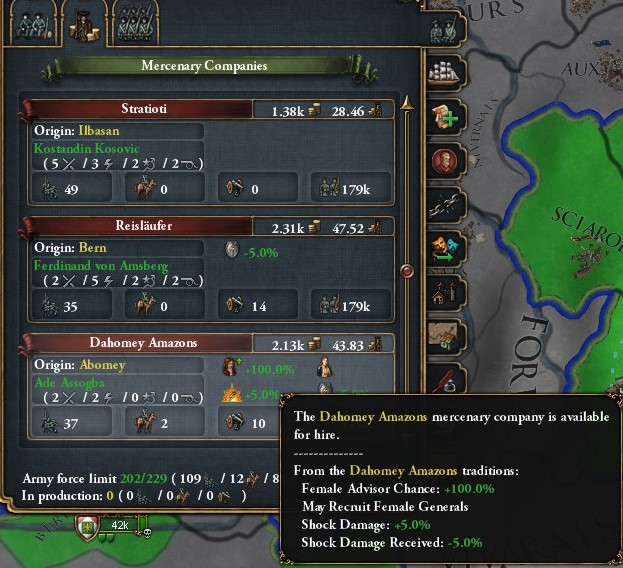Click the scroll with green plus icon
This screenshot has height=568, width=623.
click(445, 117)
